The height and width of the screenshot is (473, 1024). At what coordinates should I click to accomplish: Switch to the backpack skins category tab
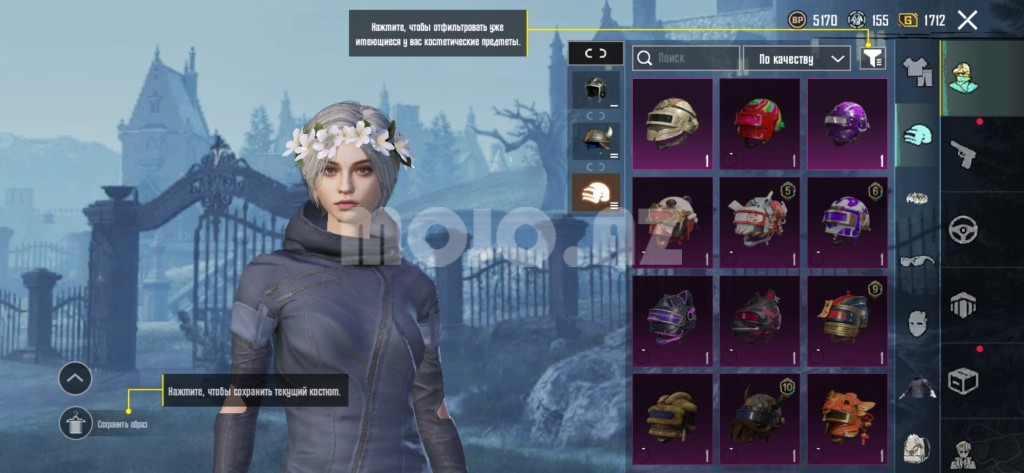click(917, 447)
